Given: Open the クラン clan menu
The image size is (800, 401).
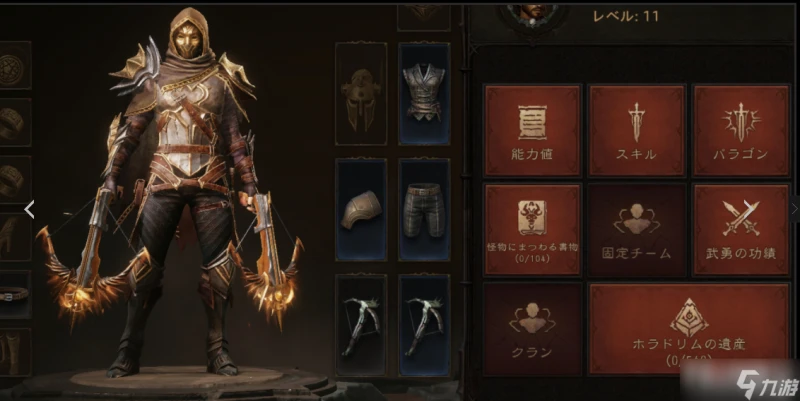Looking at the screenshot, I should [532, 328].
